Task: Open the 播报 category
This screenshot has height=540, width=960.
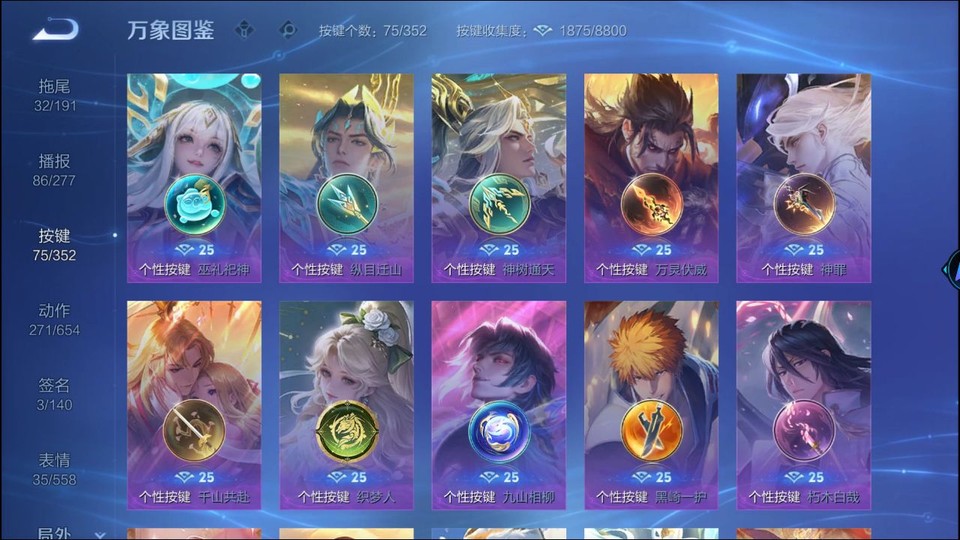Action: (x=54, y=170)
